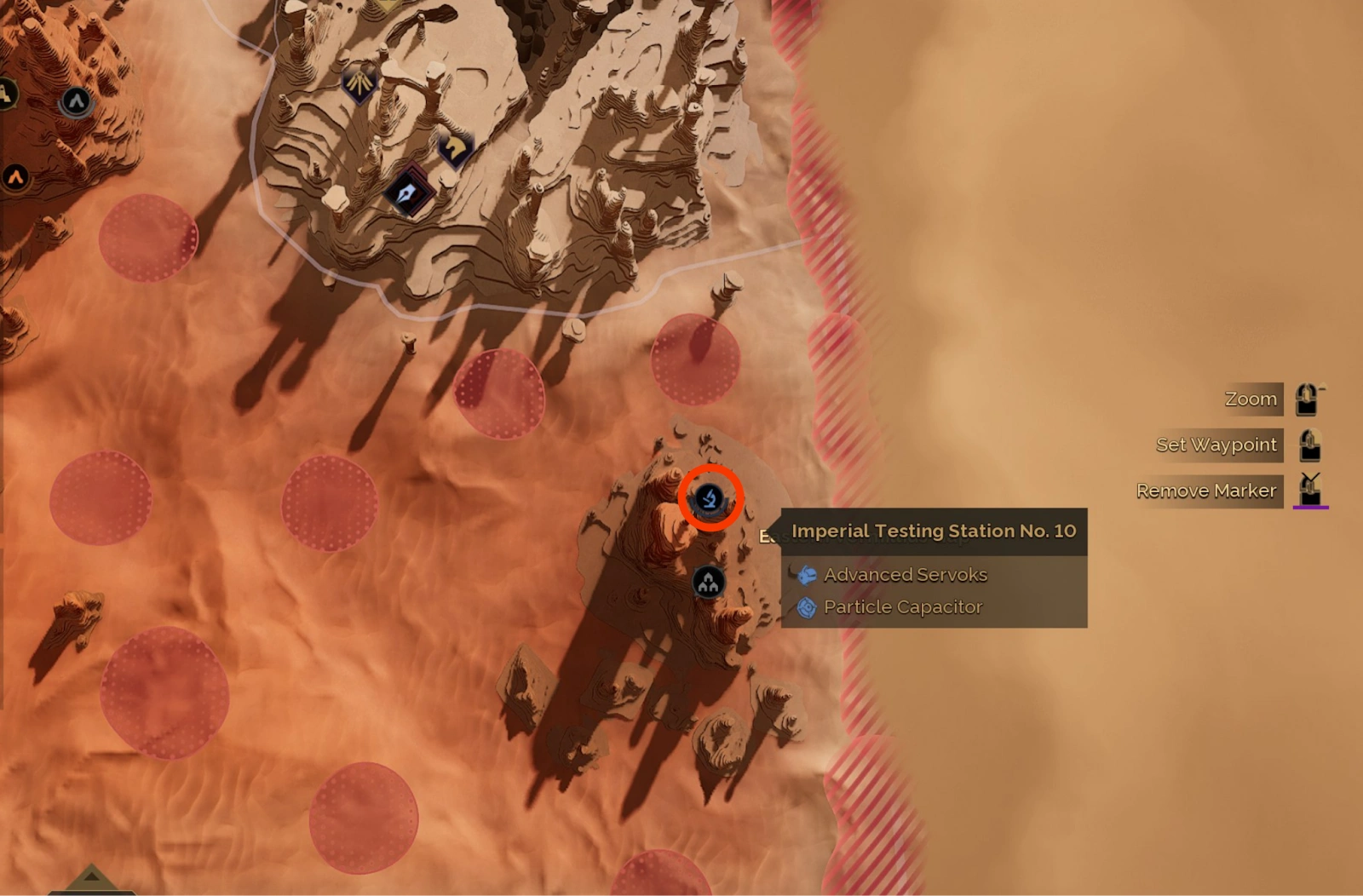Click the Particle Capacitor list entry

click(903, 606)
